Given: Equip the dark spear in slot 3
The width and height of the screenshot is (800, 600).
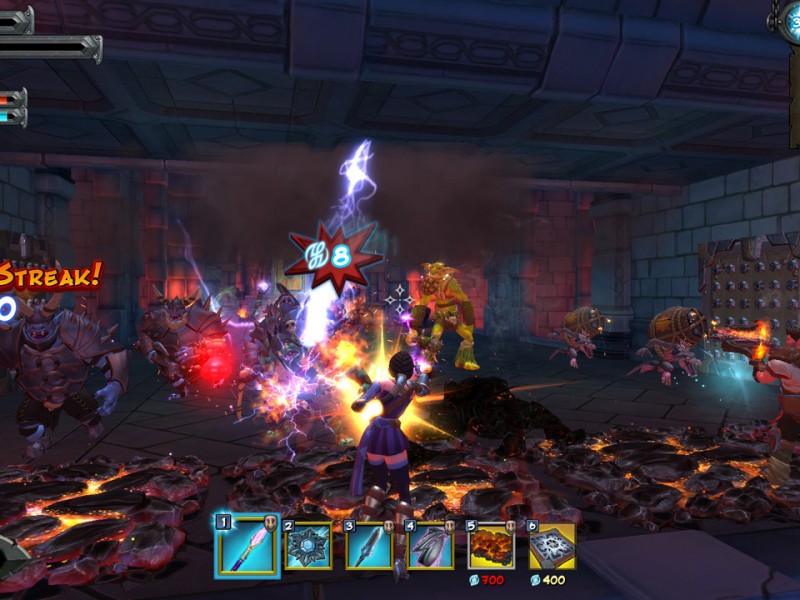Looking at the screenshot, I should point(368,546).
